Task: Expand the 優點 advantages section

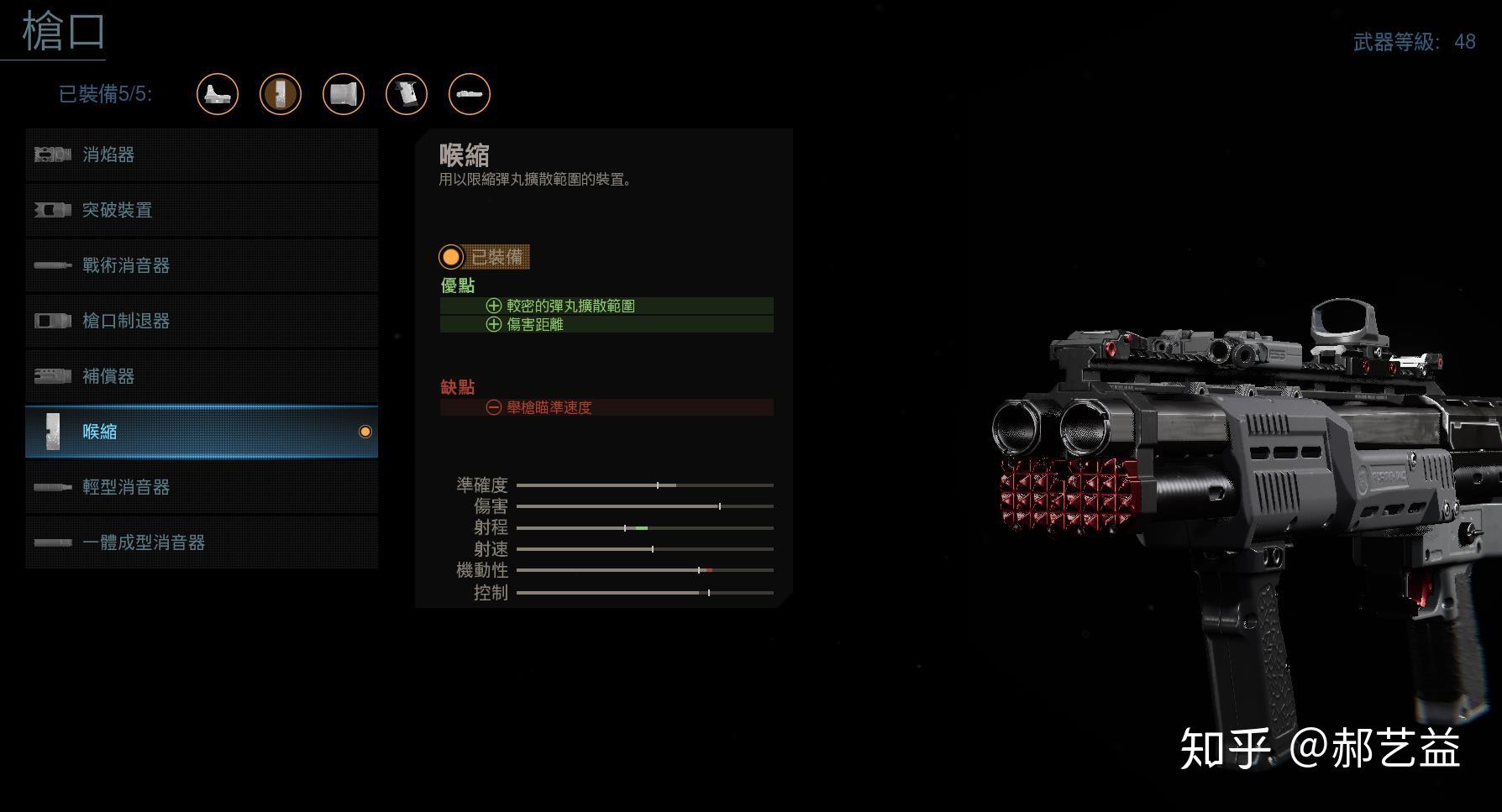Action: click(x=458, y=286)
